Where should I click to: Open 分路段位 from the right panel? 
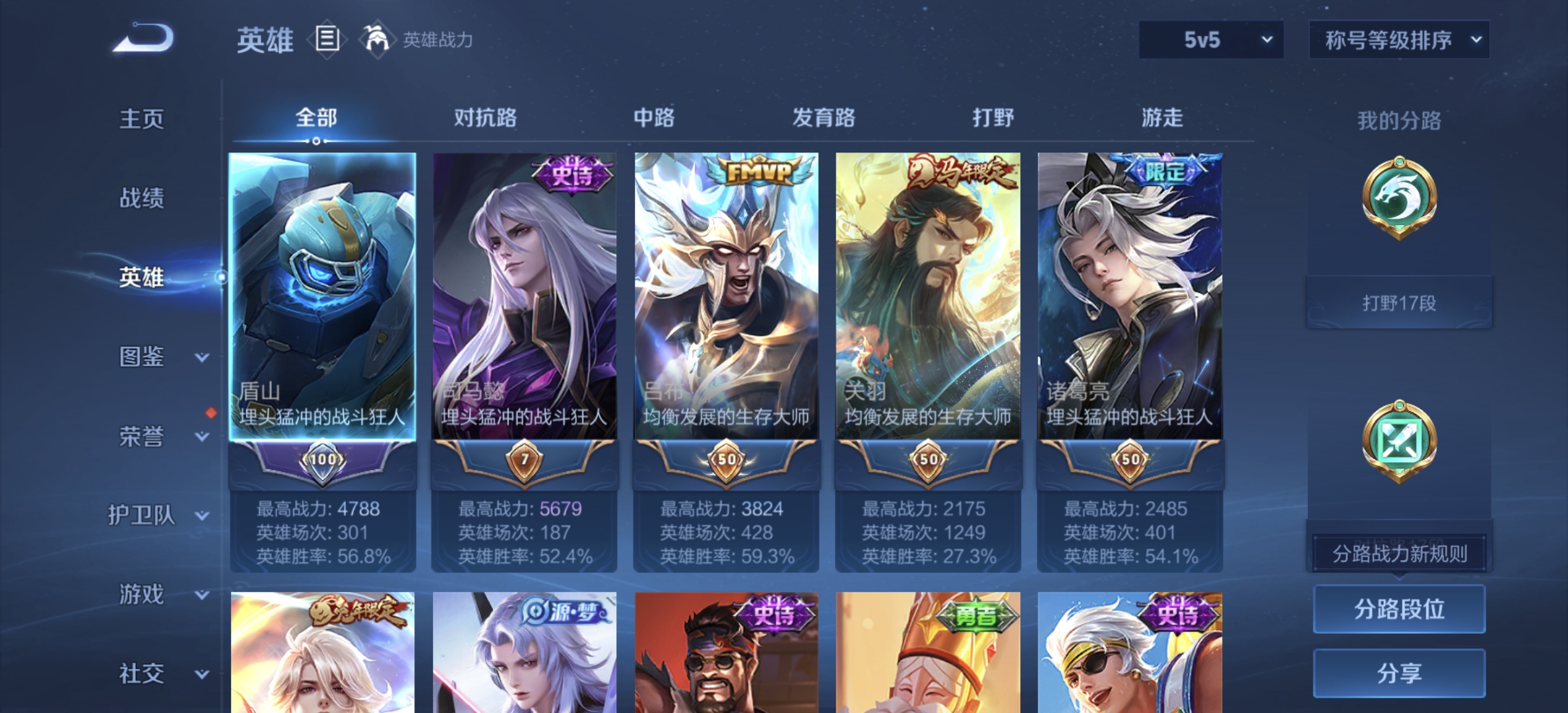pyautogui.click(x=1399, y=610)
